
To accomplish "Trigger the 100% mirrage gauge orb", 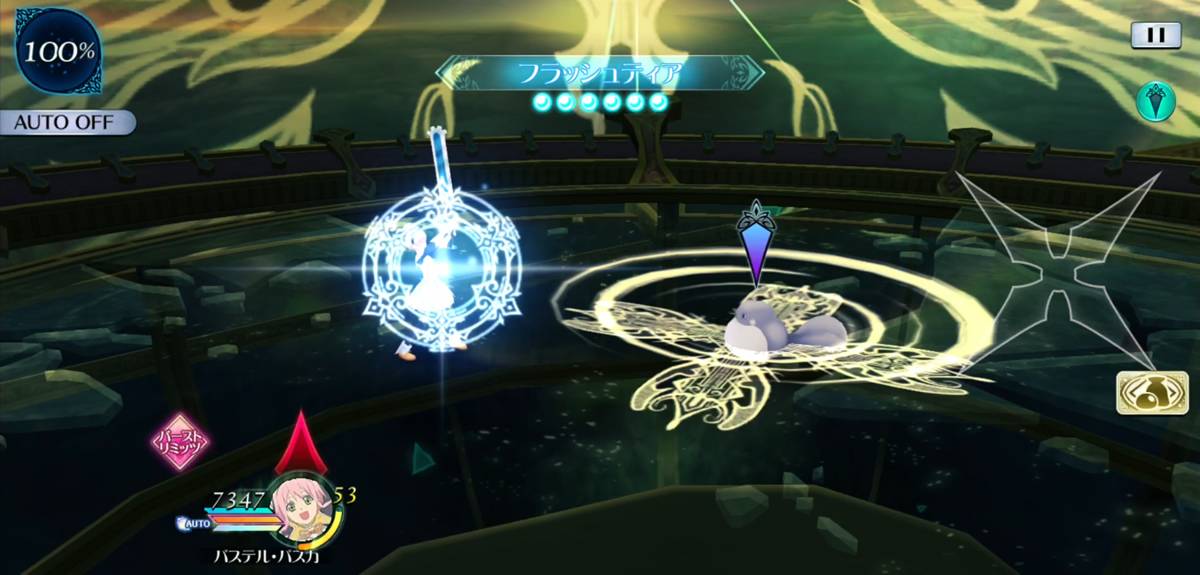I will [58, 51].
